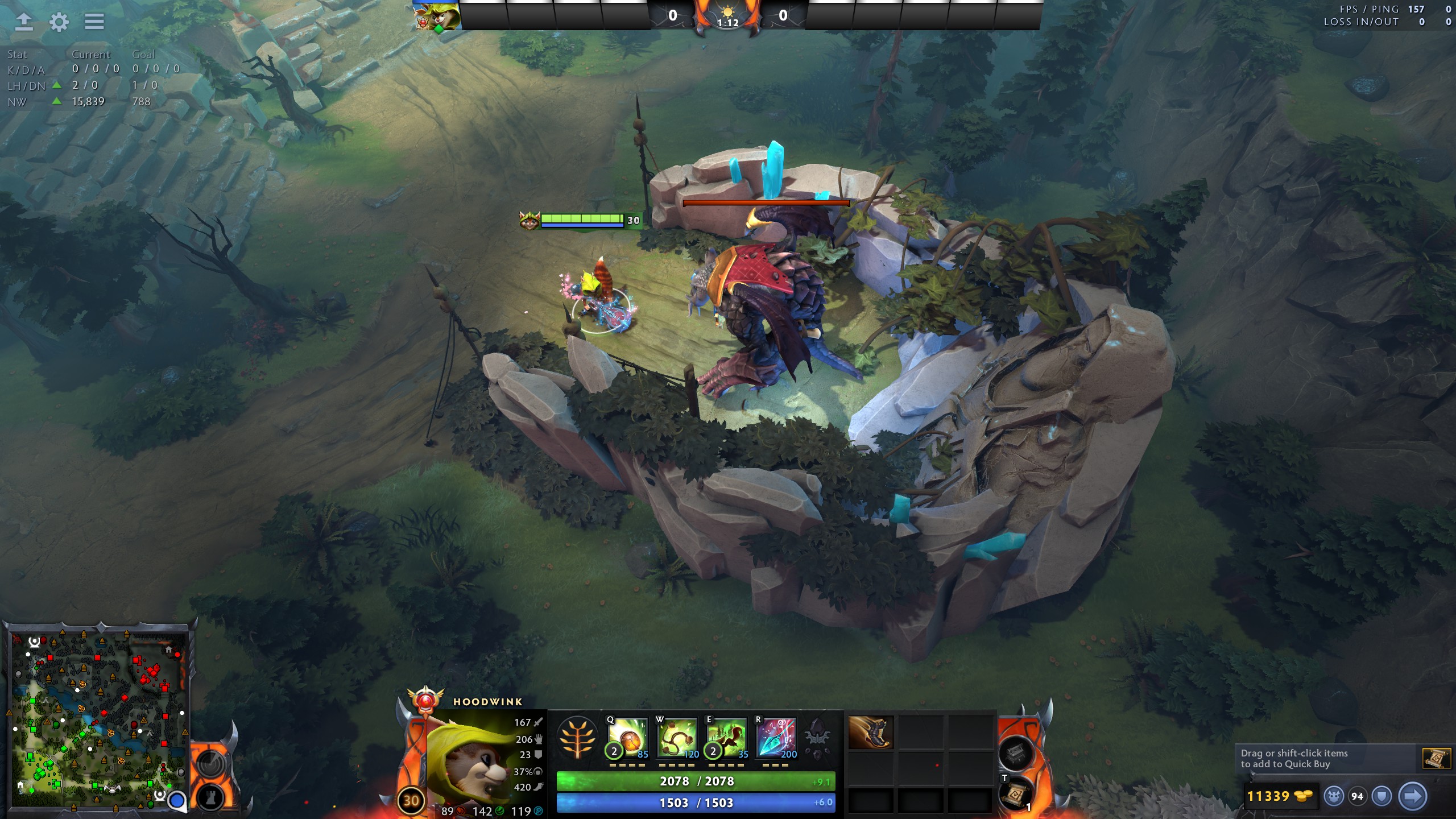Click the courier shield button
The image size is (1456, 819).
point(1382,796)
